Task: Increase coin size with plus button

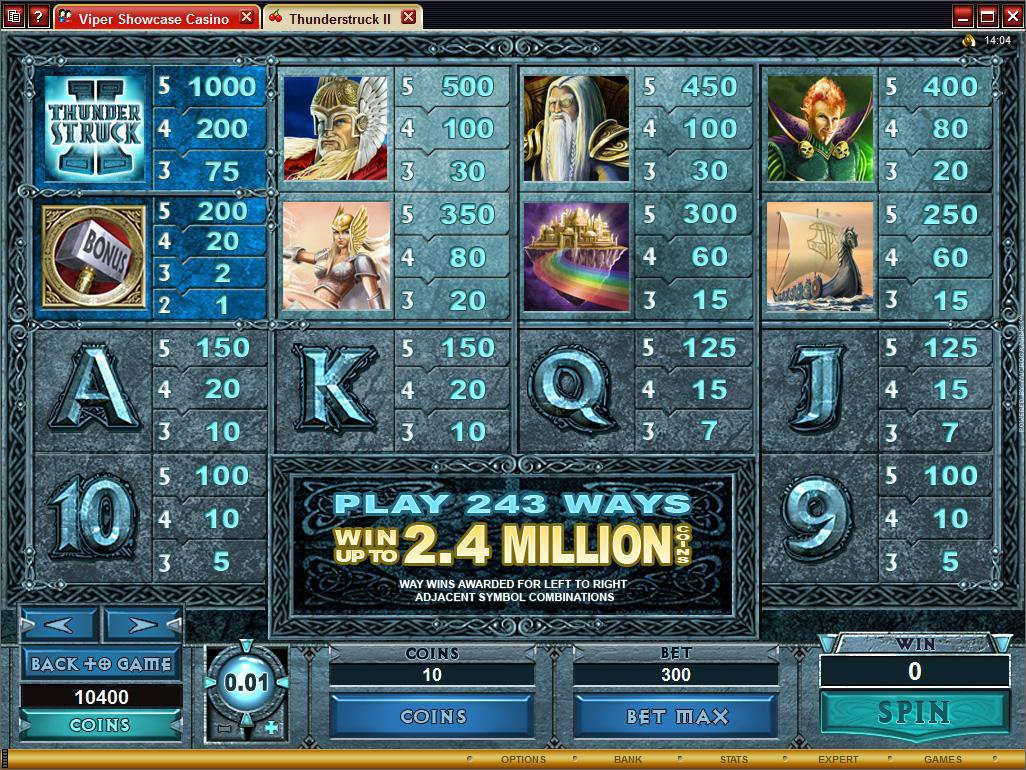Action: [x=271, y=729]
